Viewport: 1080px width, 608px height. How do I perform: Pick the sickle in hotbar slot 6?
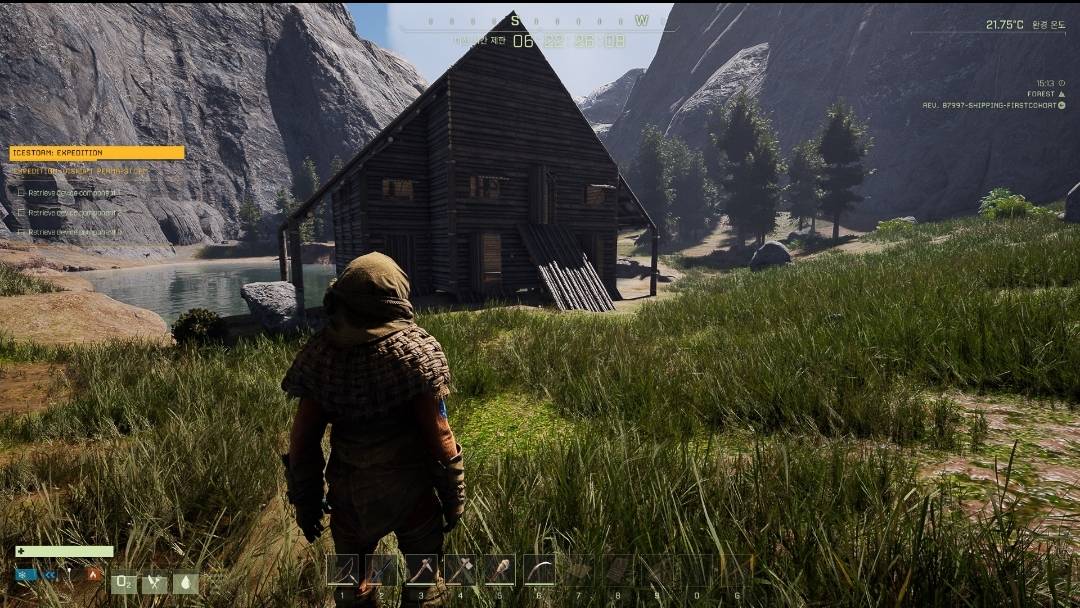click(x=539, y=570)
